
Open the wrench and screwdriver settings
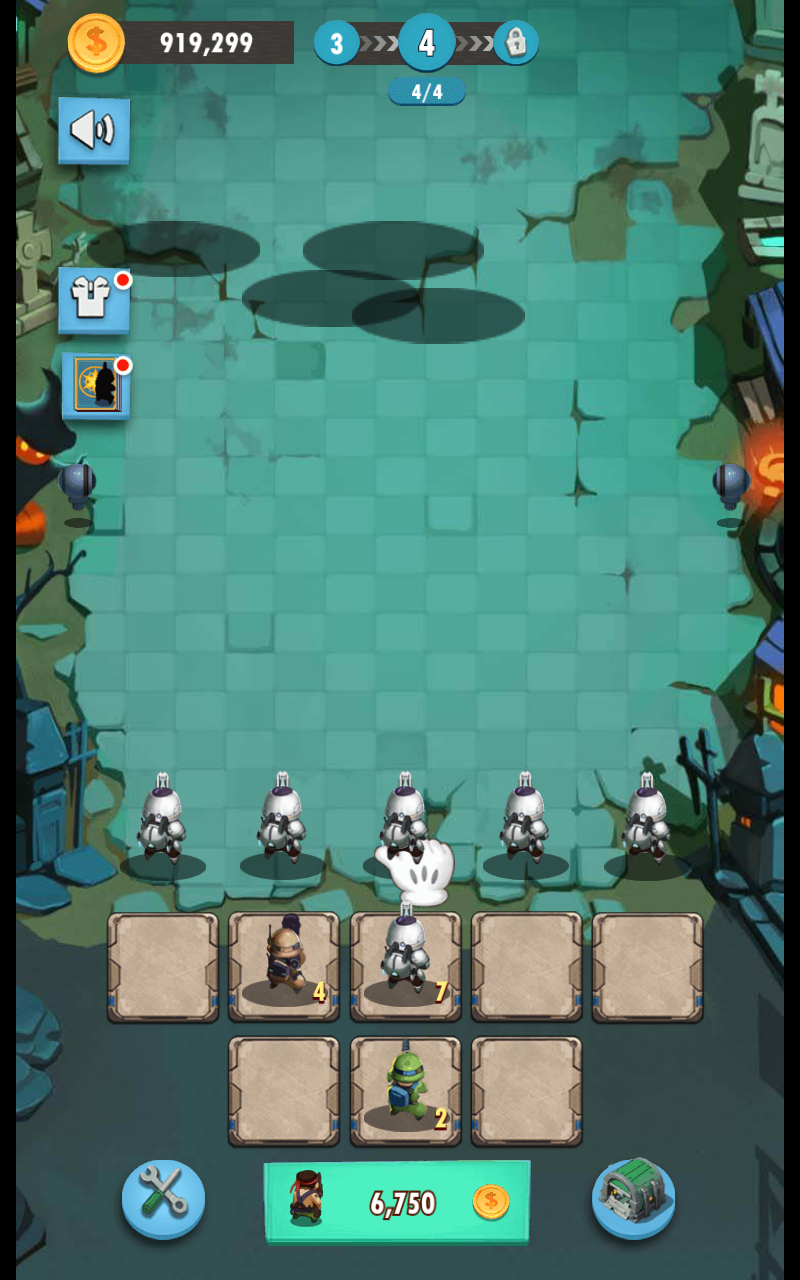click(163, 1199)
